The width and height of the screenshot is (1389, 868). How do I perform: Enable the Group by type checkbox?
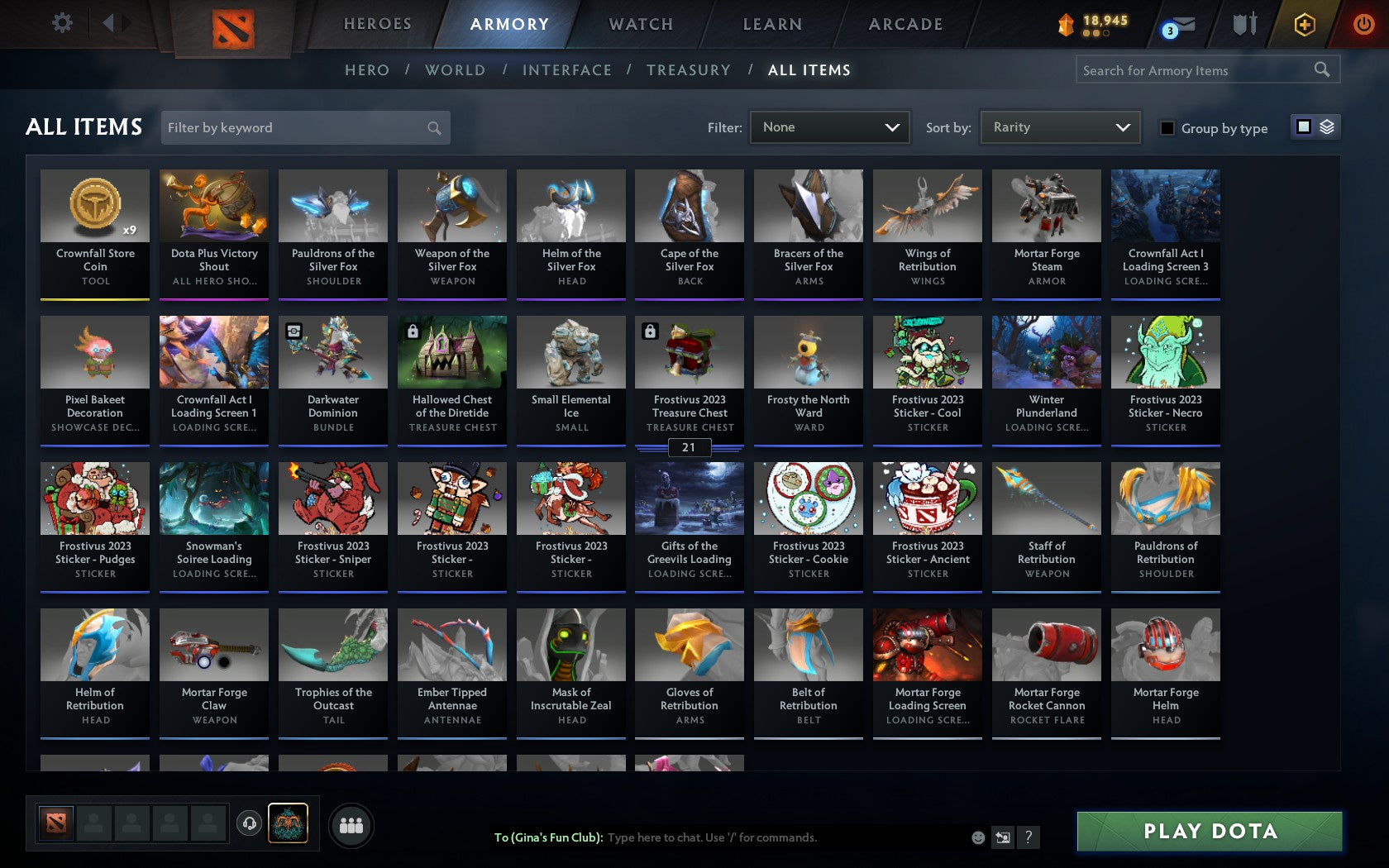coord(1166,128)
